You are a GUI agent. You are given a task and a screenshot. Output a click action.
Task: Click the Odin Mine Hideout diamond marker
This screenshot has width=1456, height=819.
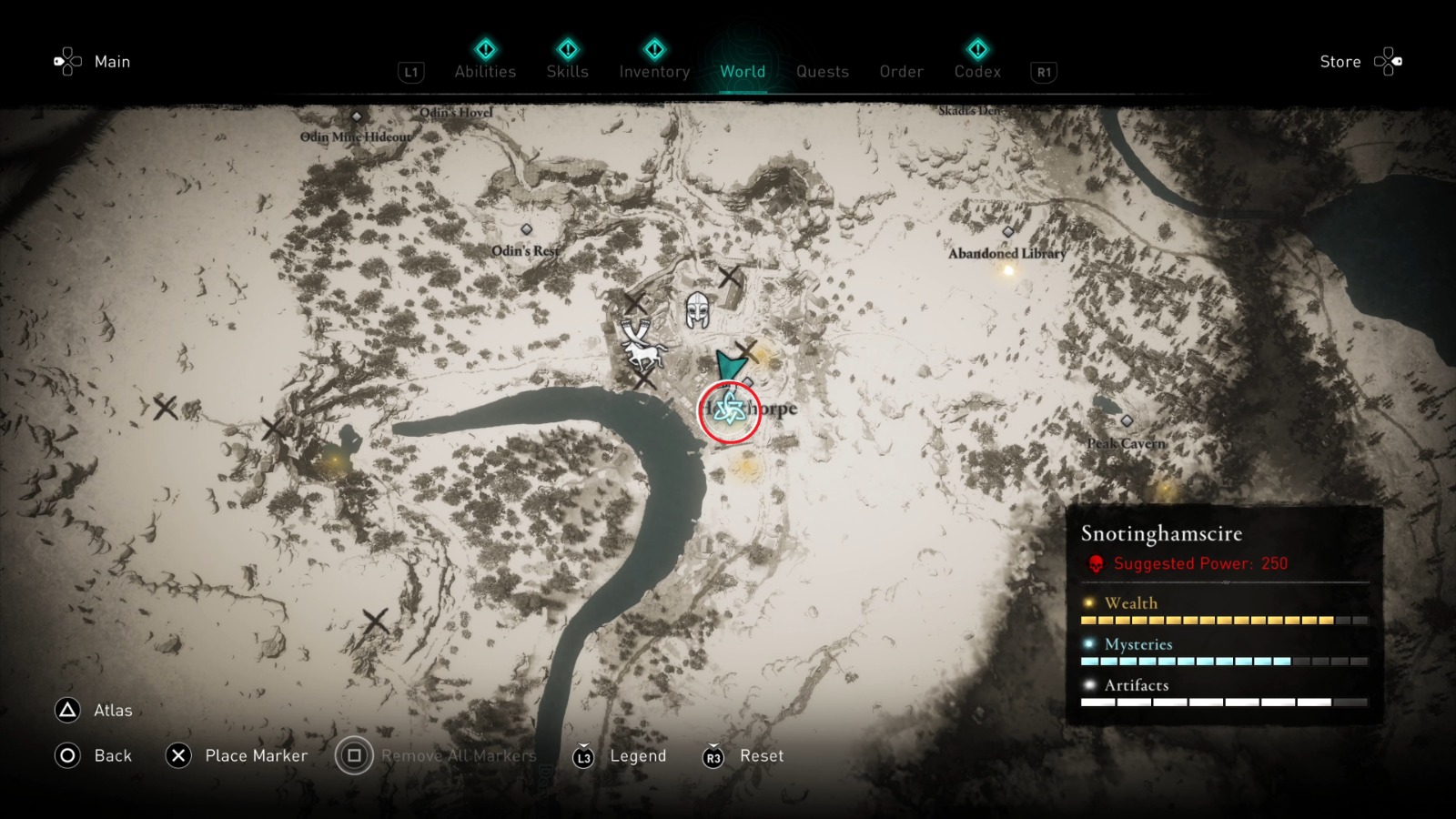pyautogui.click(x=355, y=116)
